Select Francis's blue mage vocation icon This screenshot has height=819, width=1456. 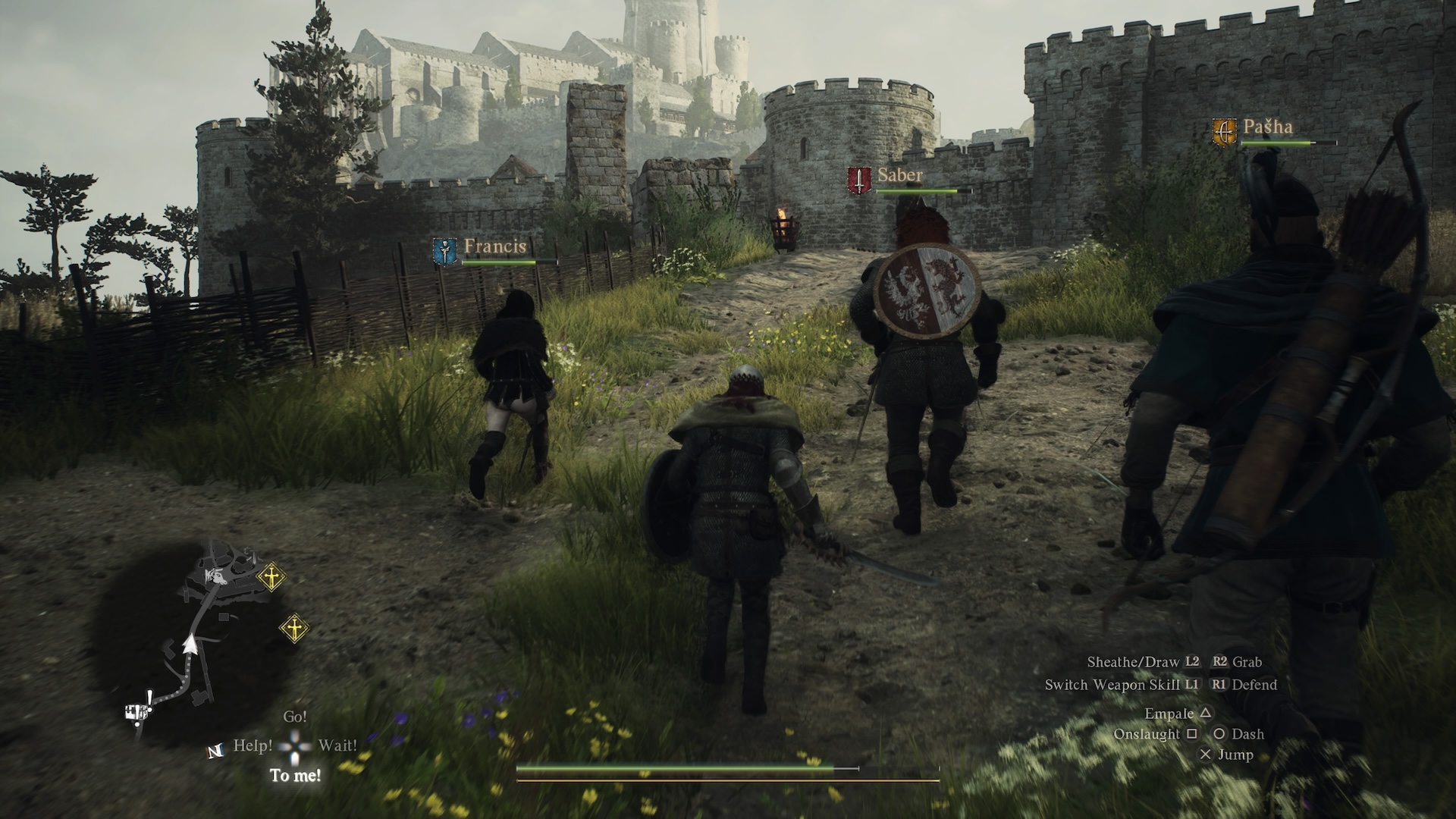click(x=444, y=252)
